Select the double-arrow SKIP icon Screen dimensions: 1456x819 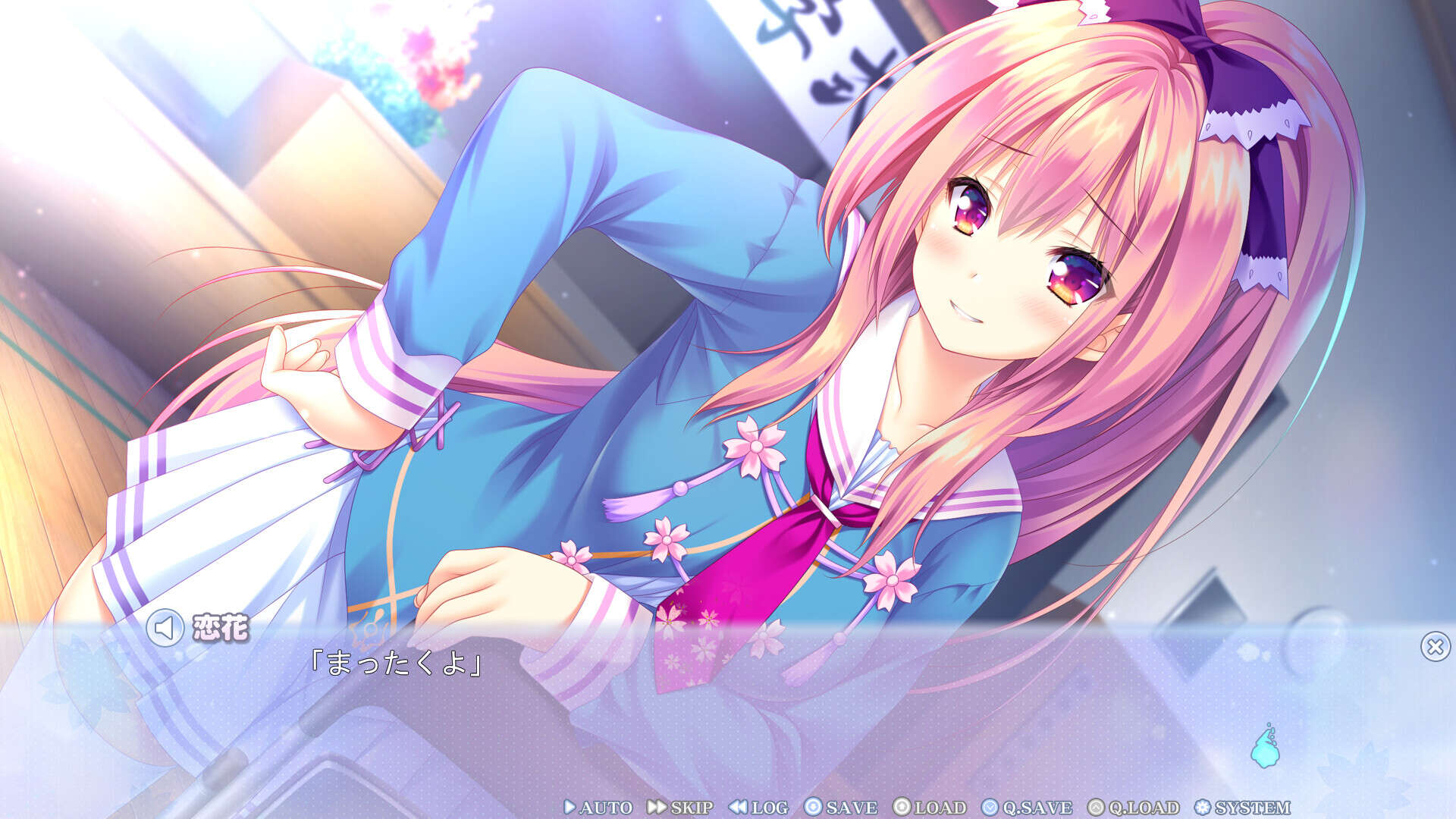coord(657,808)
